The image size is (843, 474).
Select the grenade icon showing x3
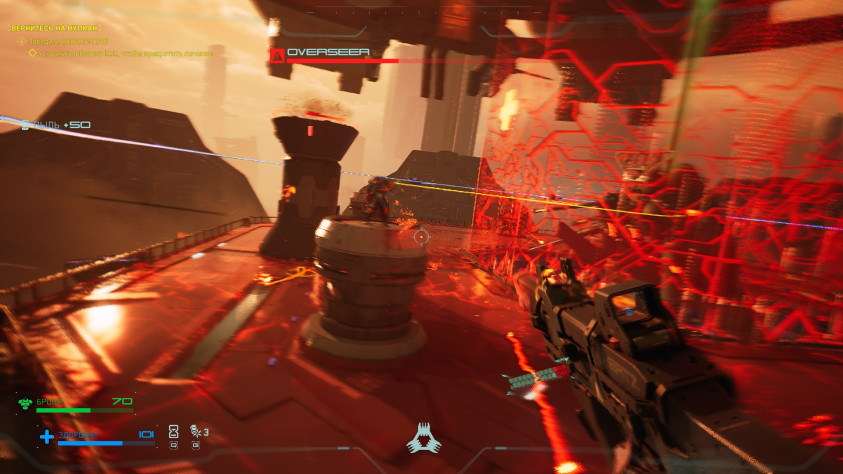click(194, 431)
